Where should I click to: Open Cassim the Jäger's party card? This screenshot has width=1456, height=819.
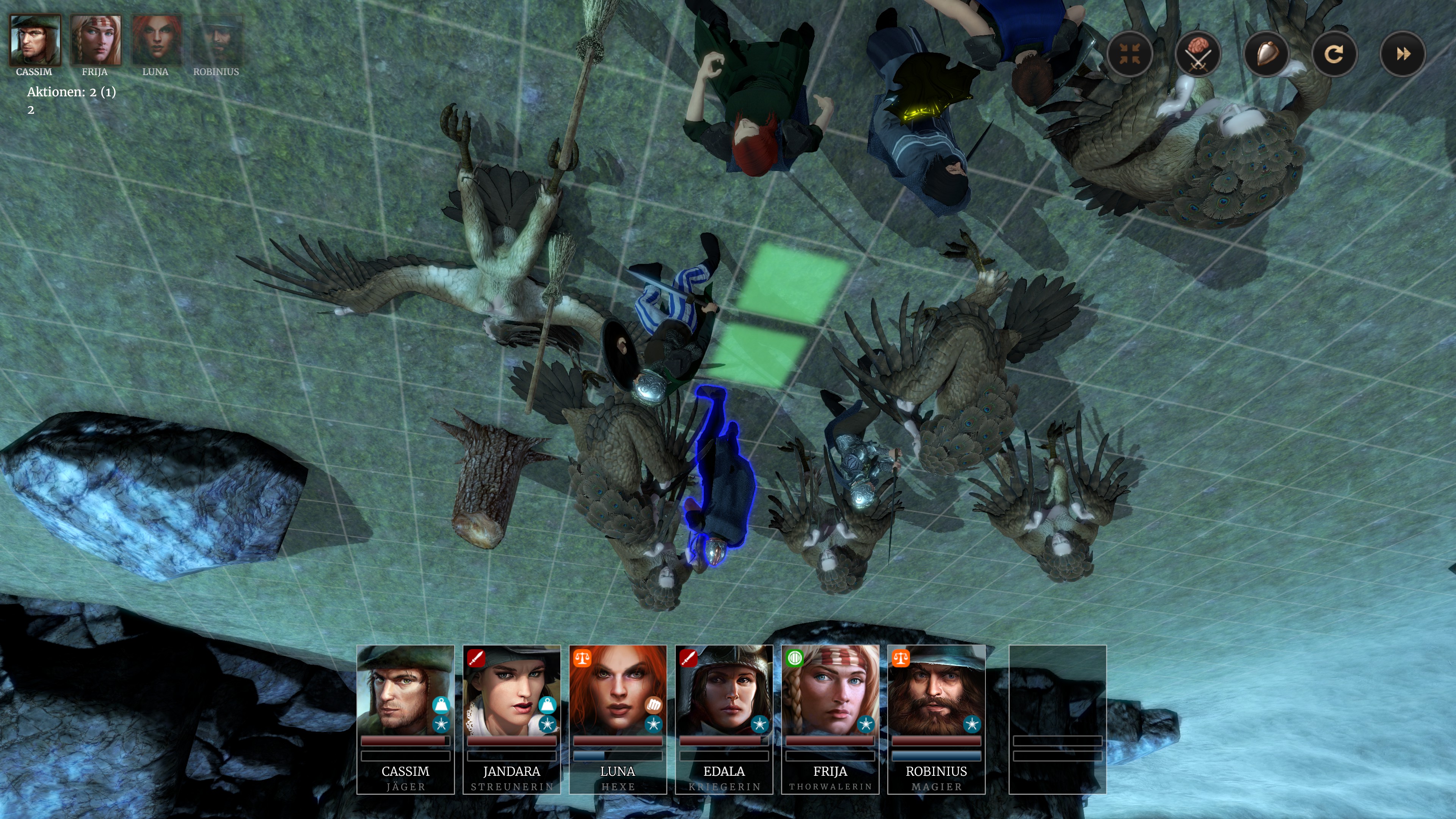click(405, 719)
